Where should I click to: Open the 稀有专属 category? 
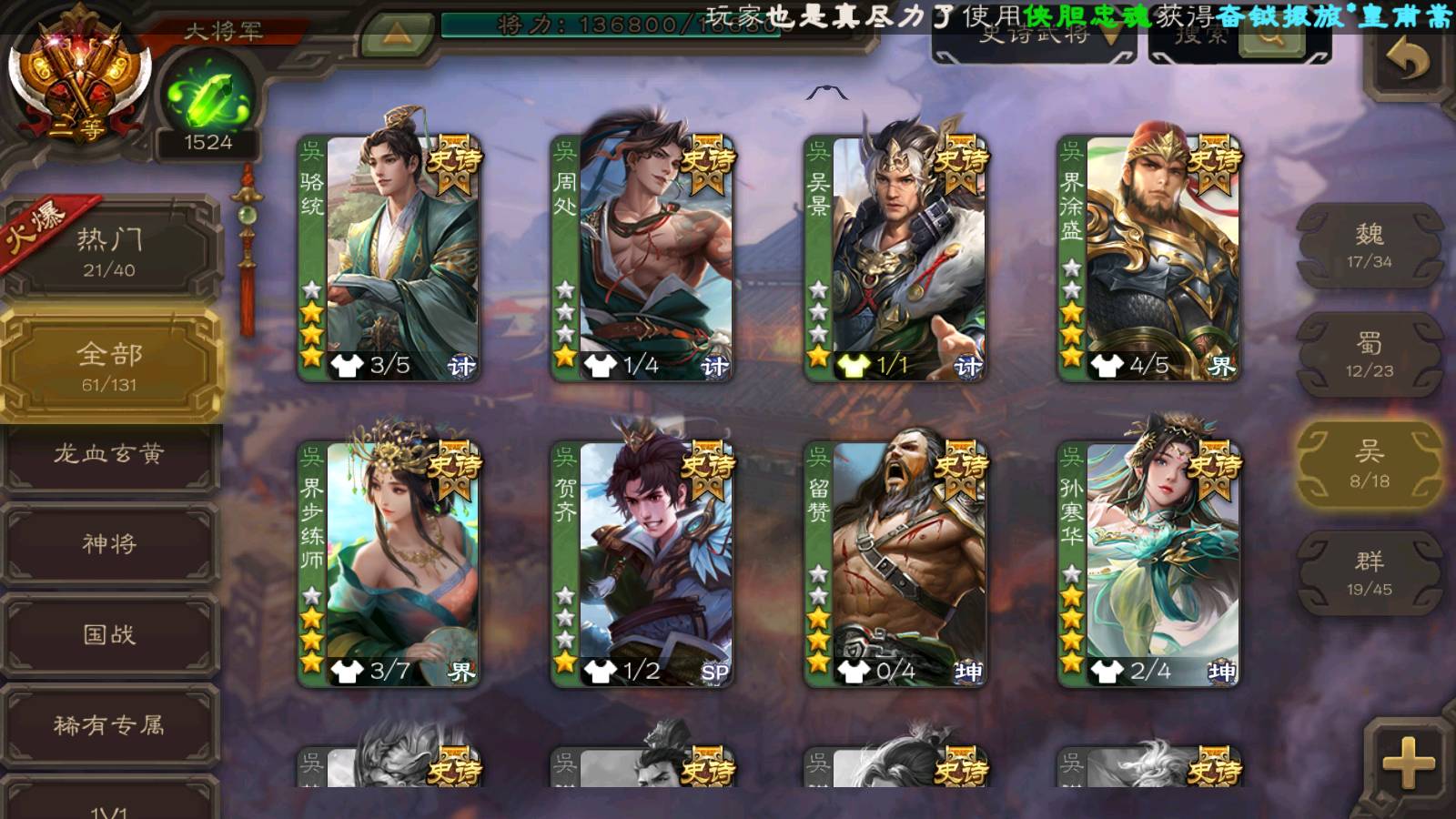[x=109, y=725]
